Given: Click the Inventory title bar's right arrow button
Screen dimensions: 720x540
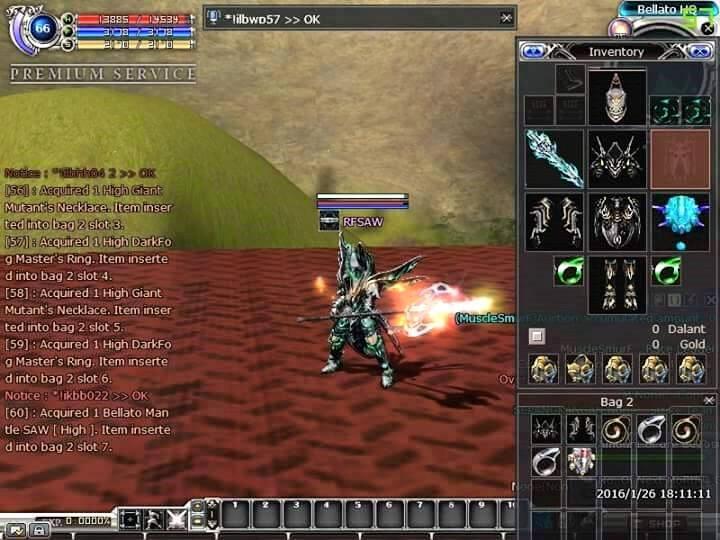Looking at the screenshot, I should (x=704, y=51).
